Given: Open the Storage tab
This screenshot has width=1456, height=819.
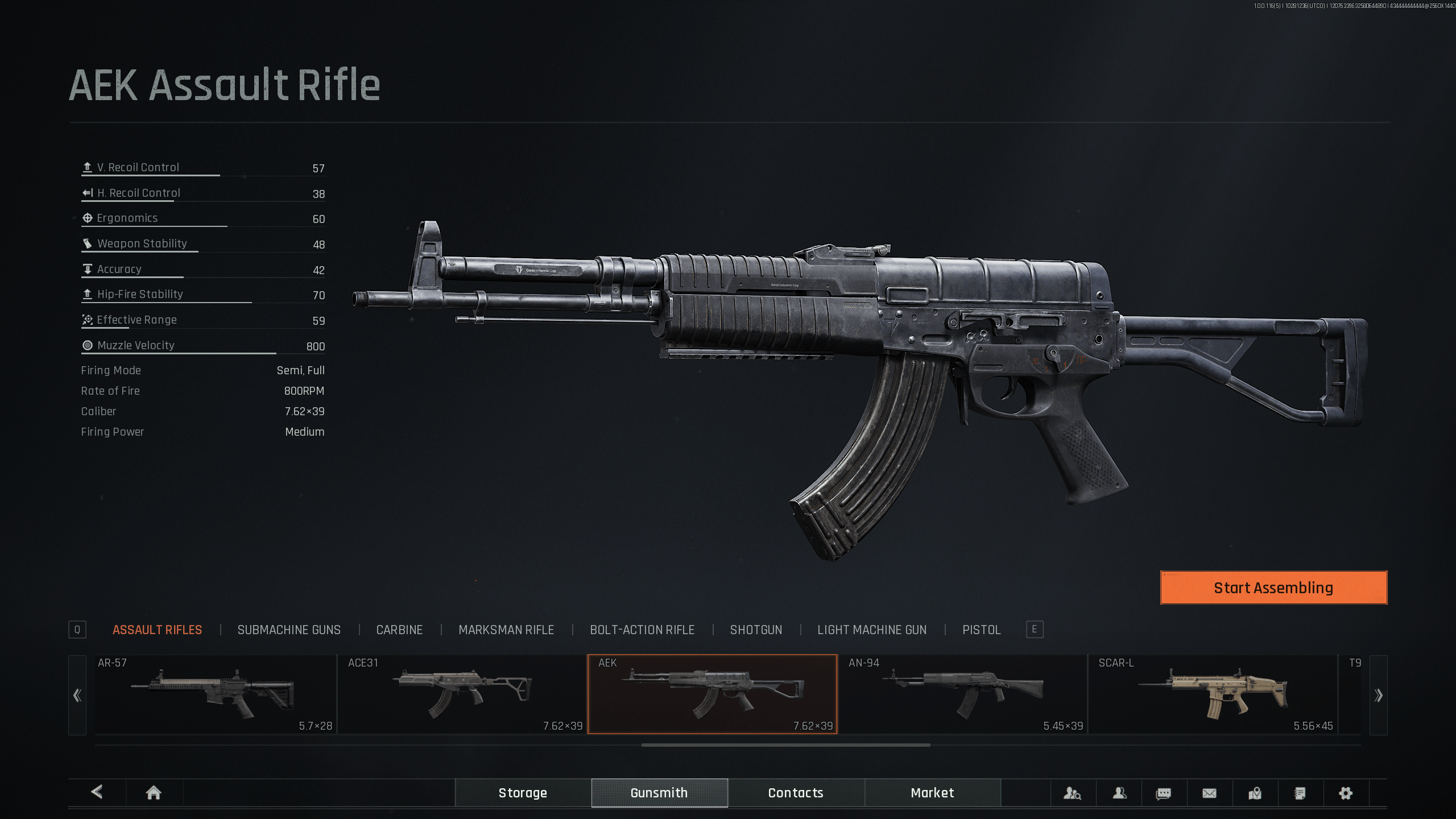Looking at the screenshot, I should tap(523, 793).
